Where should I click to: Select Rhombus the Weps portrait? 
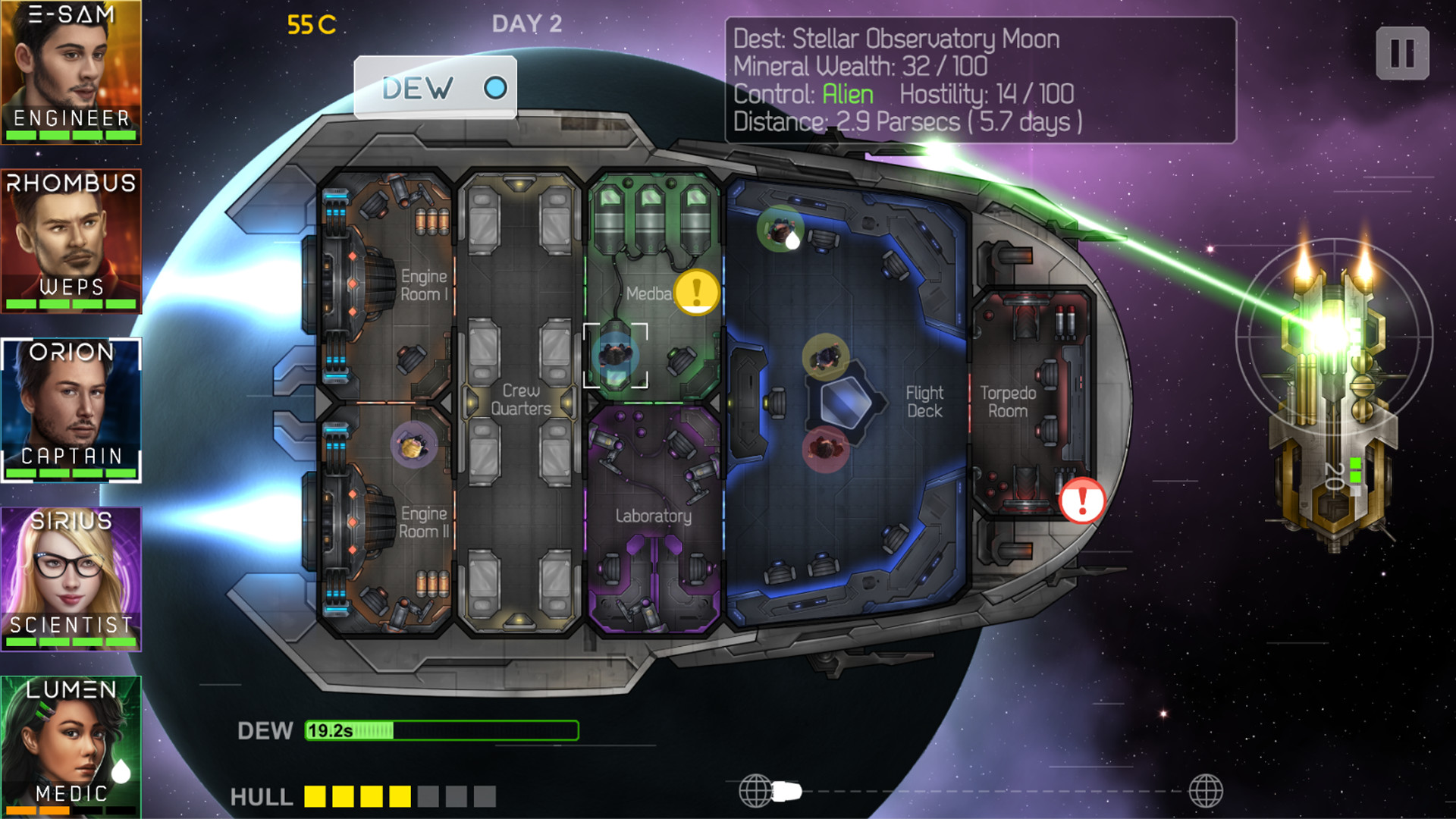(71, 240)
